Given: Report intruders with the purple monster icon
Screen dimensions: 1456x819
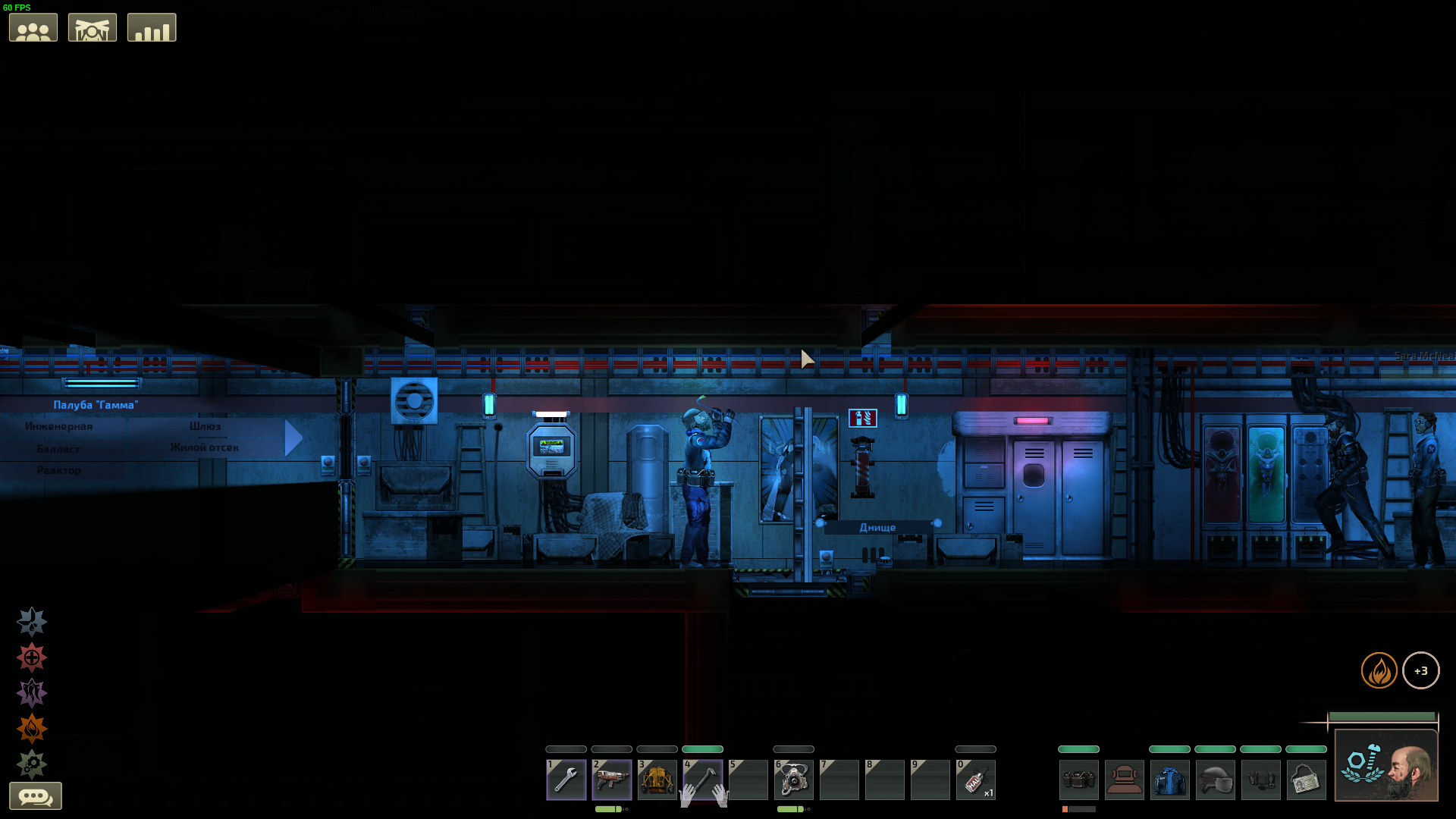Looking at the screenshot, I should pos(31,692).
